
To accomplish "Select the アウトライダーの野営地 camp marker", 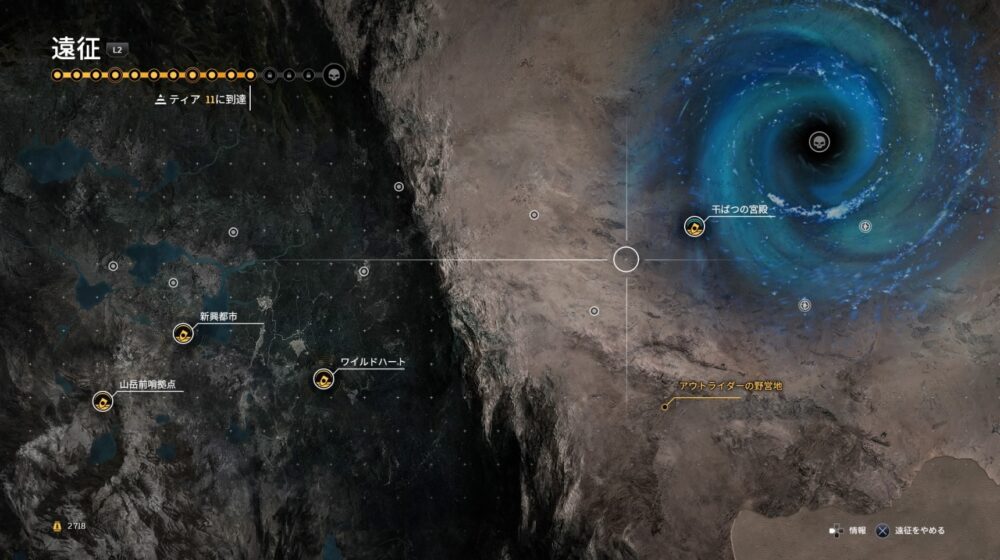I will (x=664, y=406).
